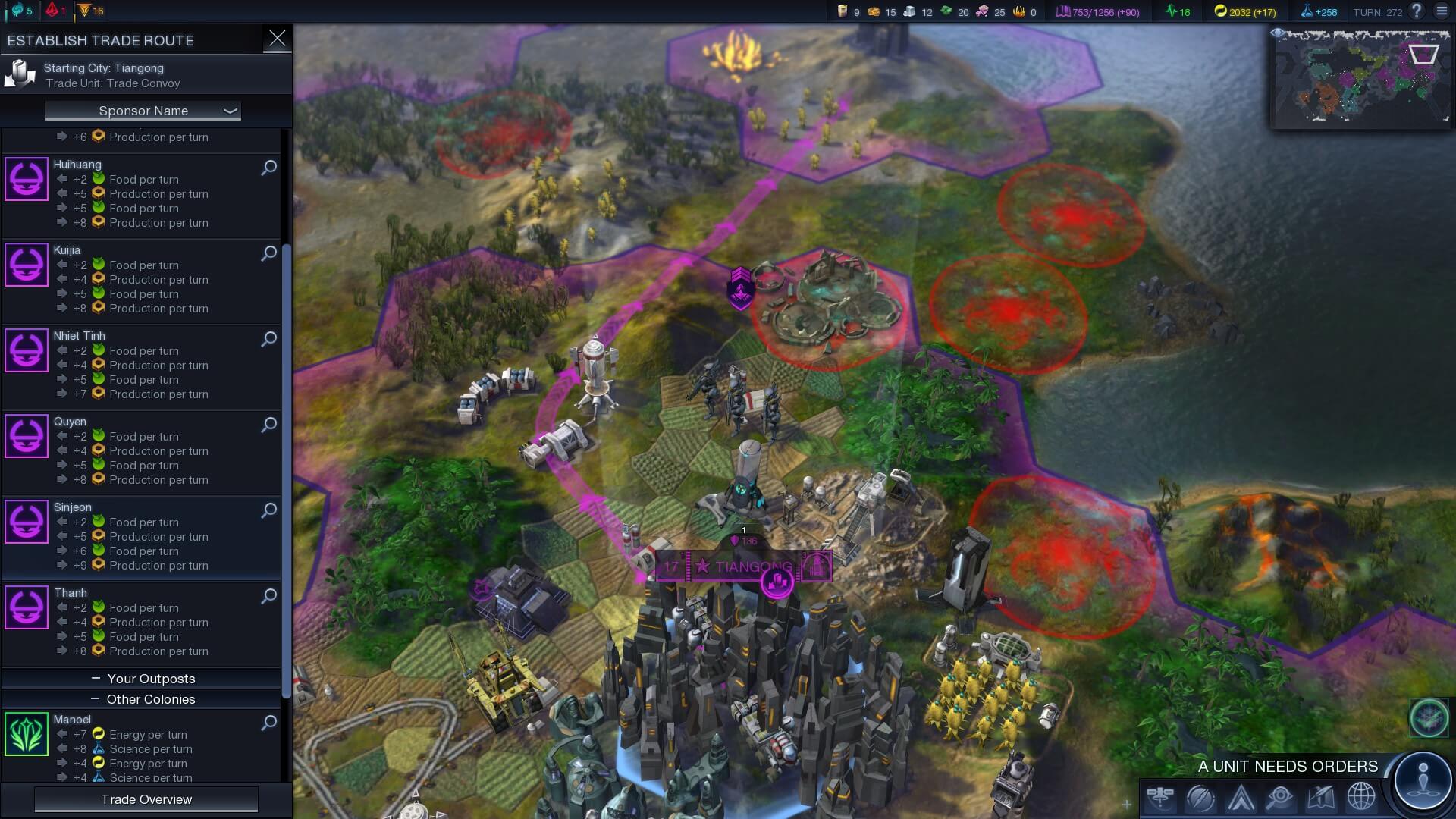Viewport: 1456px width, 819px height.
Task: Click the magnifier beside Thanh
Action: pyautogui.click(x=268, y=597)
